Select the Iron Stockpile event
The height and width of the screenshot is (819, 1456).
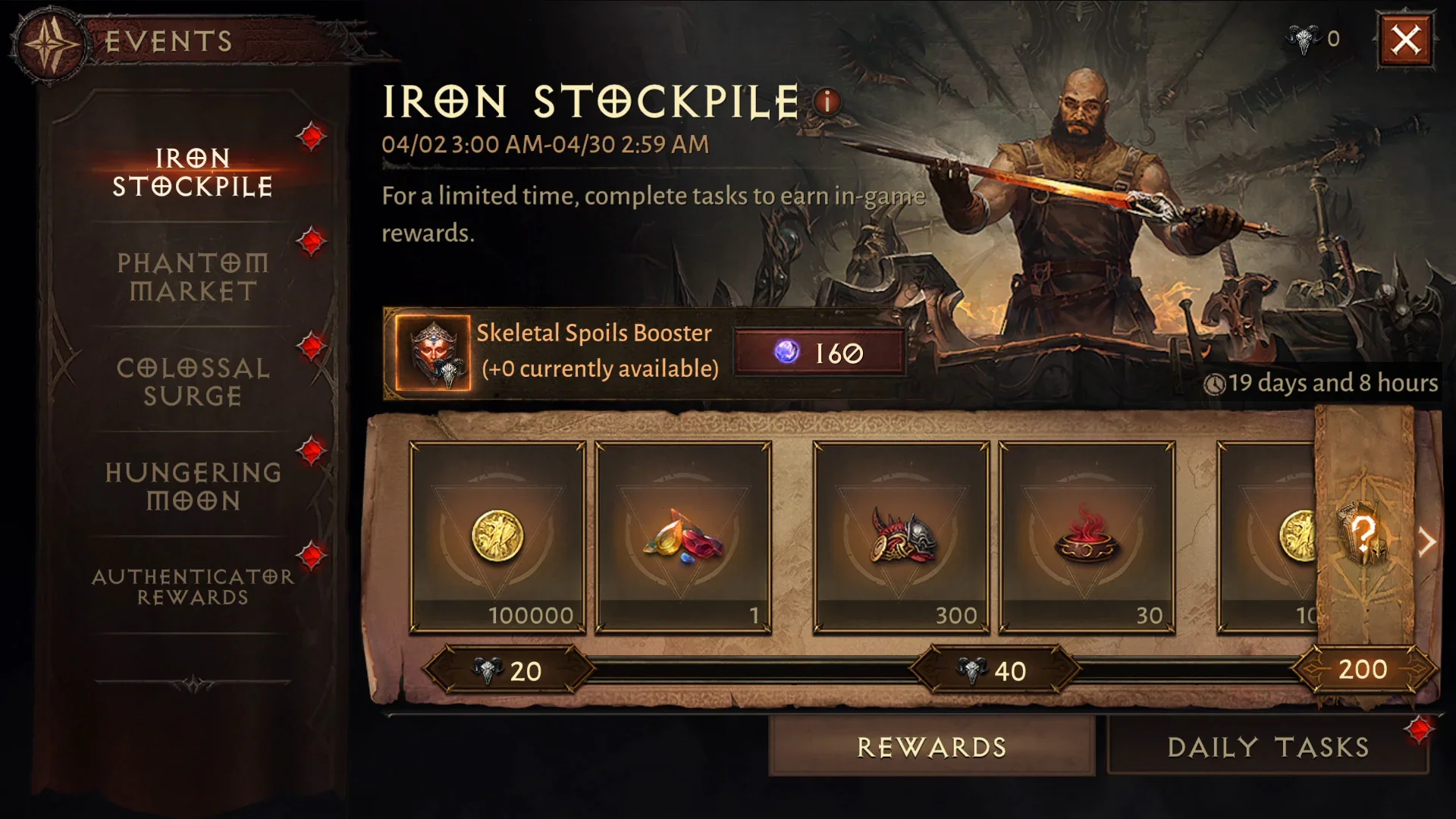(193, 173)
